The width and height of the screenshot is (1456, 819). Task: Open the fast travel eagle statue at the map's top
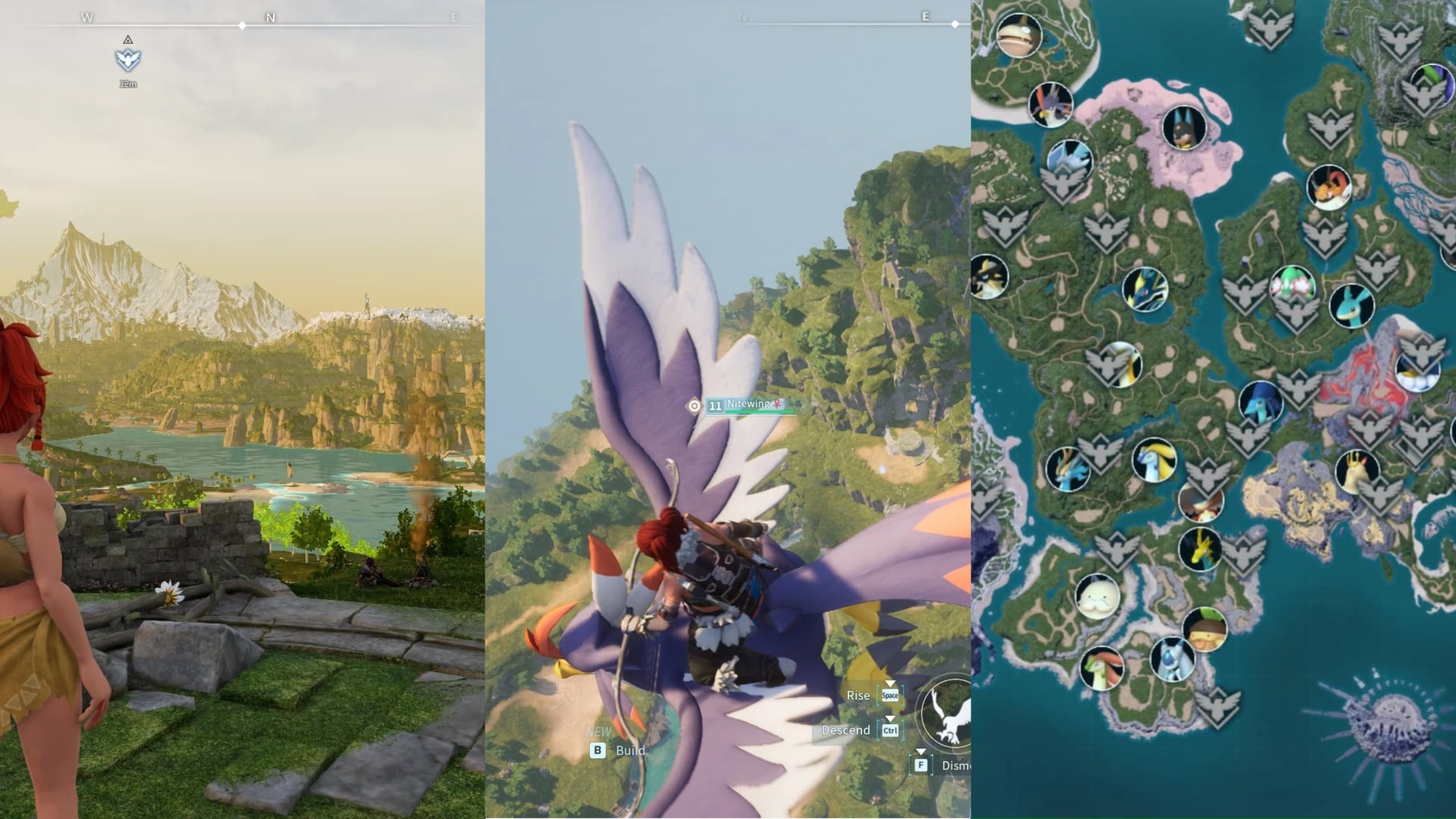tap(1269, 29)
